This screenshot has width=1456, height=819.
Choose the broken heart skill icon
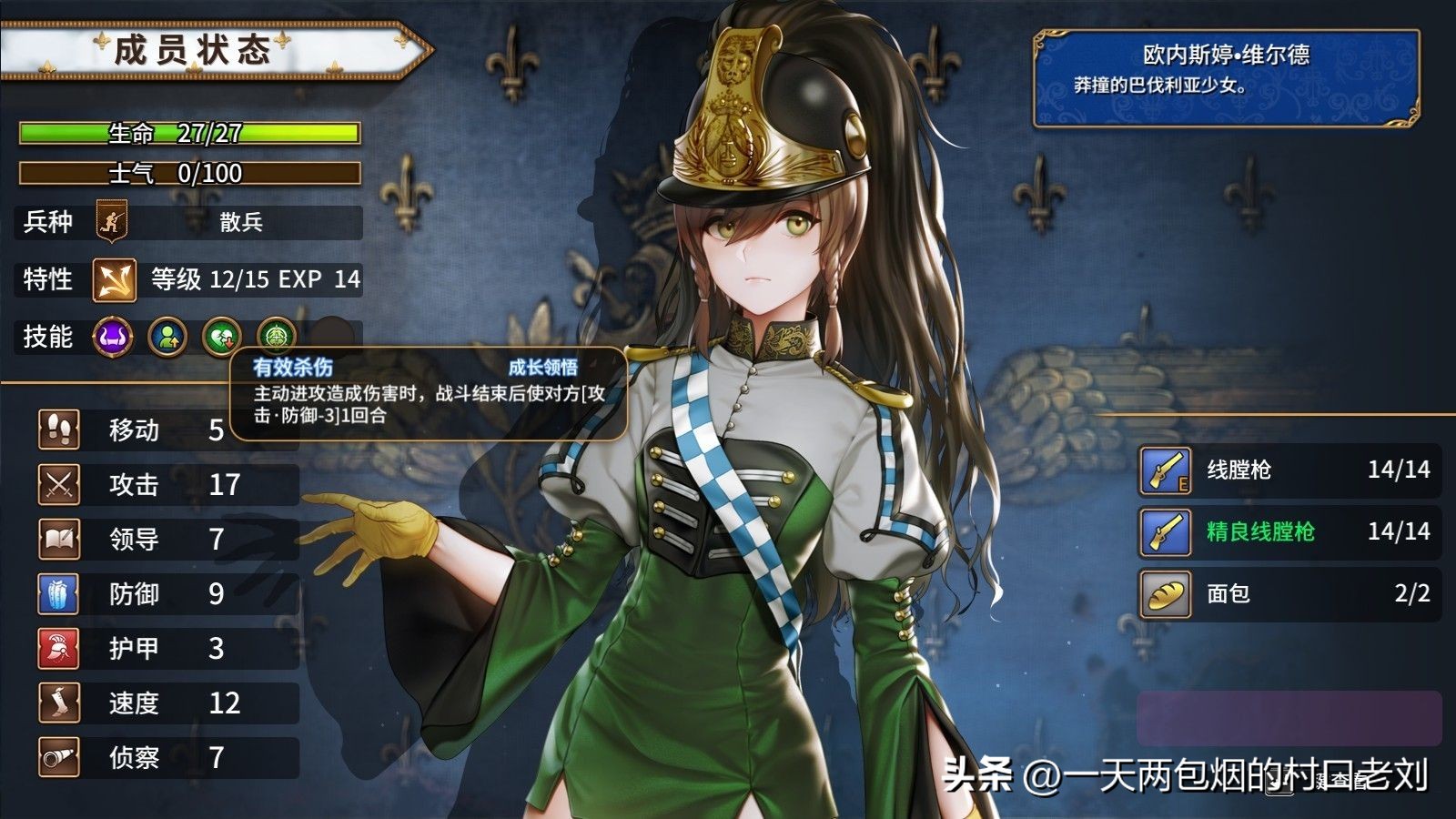pos(221,338)
